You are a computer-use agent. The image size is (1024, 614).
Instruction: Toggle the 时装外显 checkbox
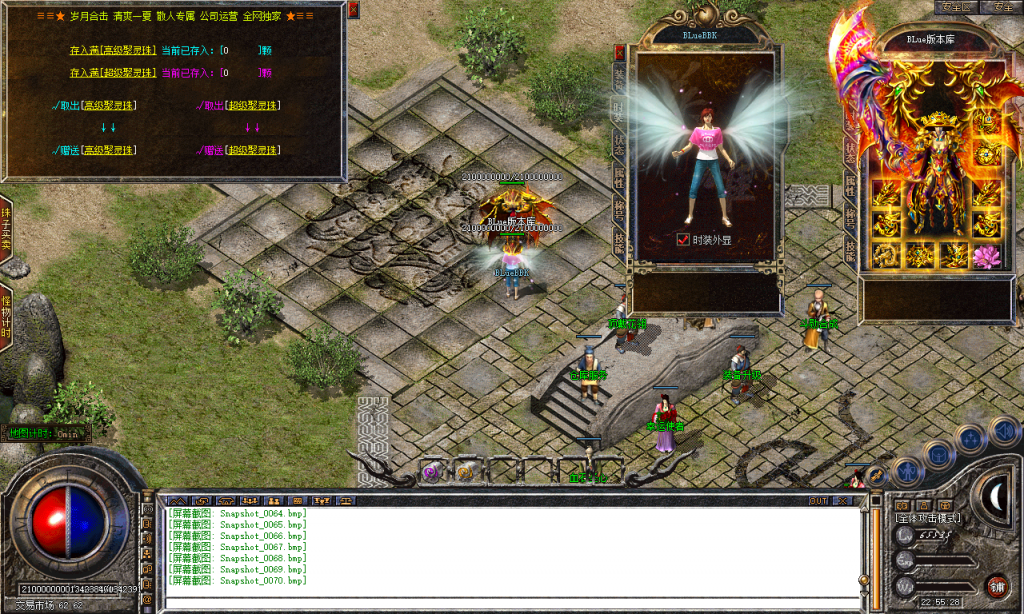pos(683,240)
